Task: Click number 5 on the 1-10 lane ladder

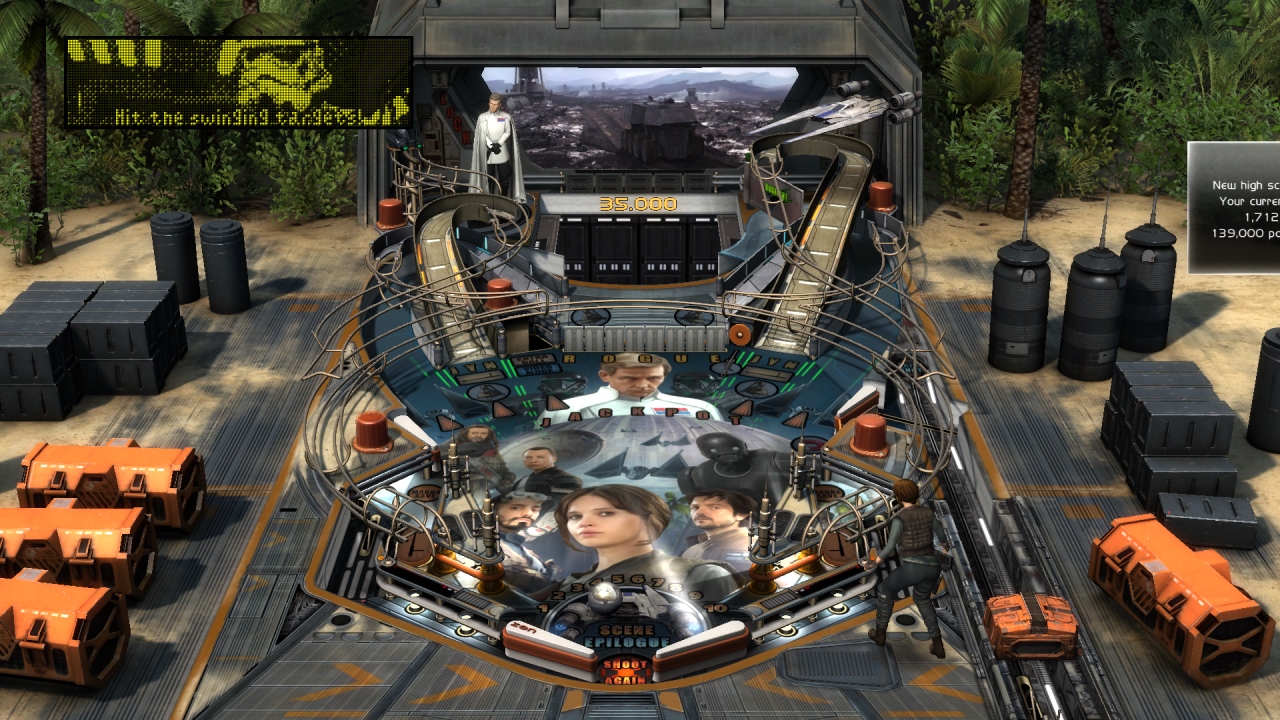Action: tap(617, 579)
